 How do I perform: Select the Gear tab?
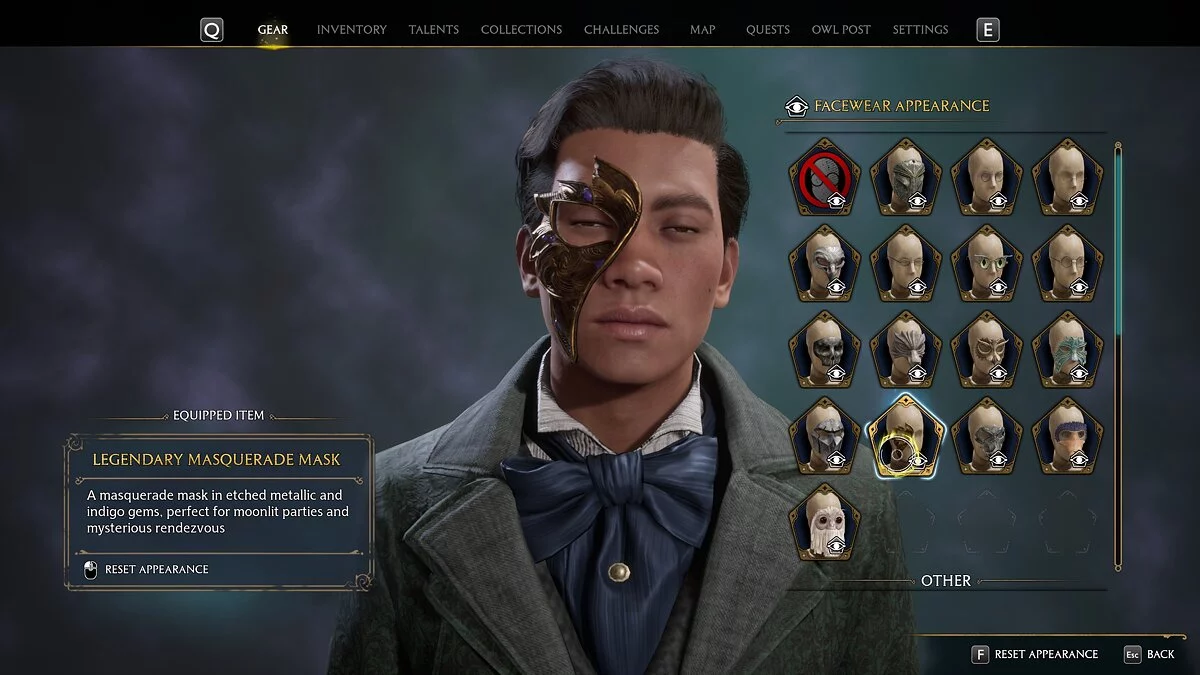pos(273,30)
